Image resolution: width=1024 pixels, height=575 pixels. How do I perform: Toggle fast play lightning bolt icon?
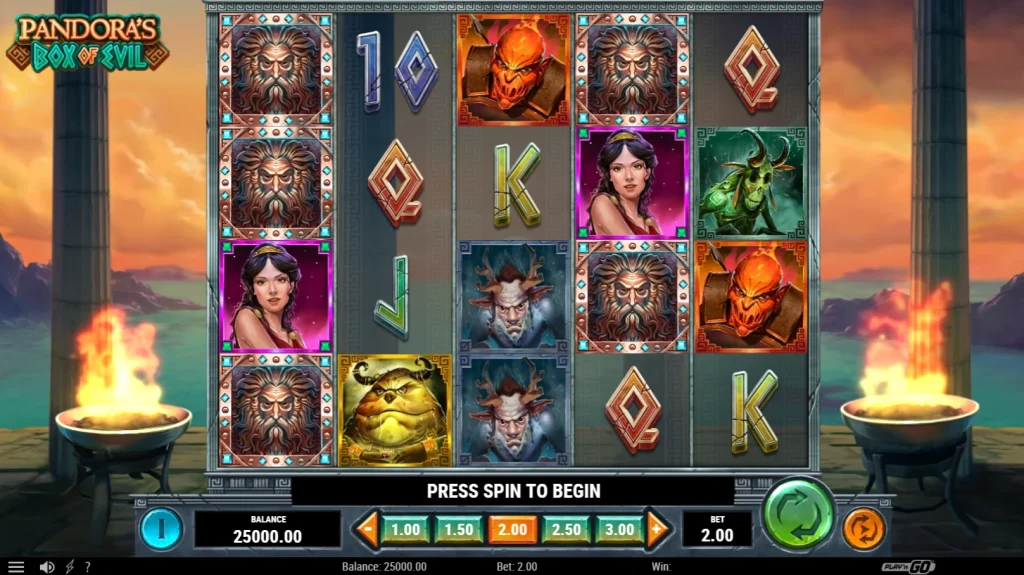click(x=69, y=567)
